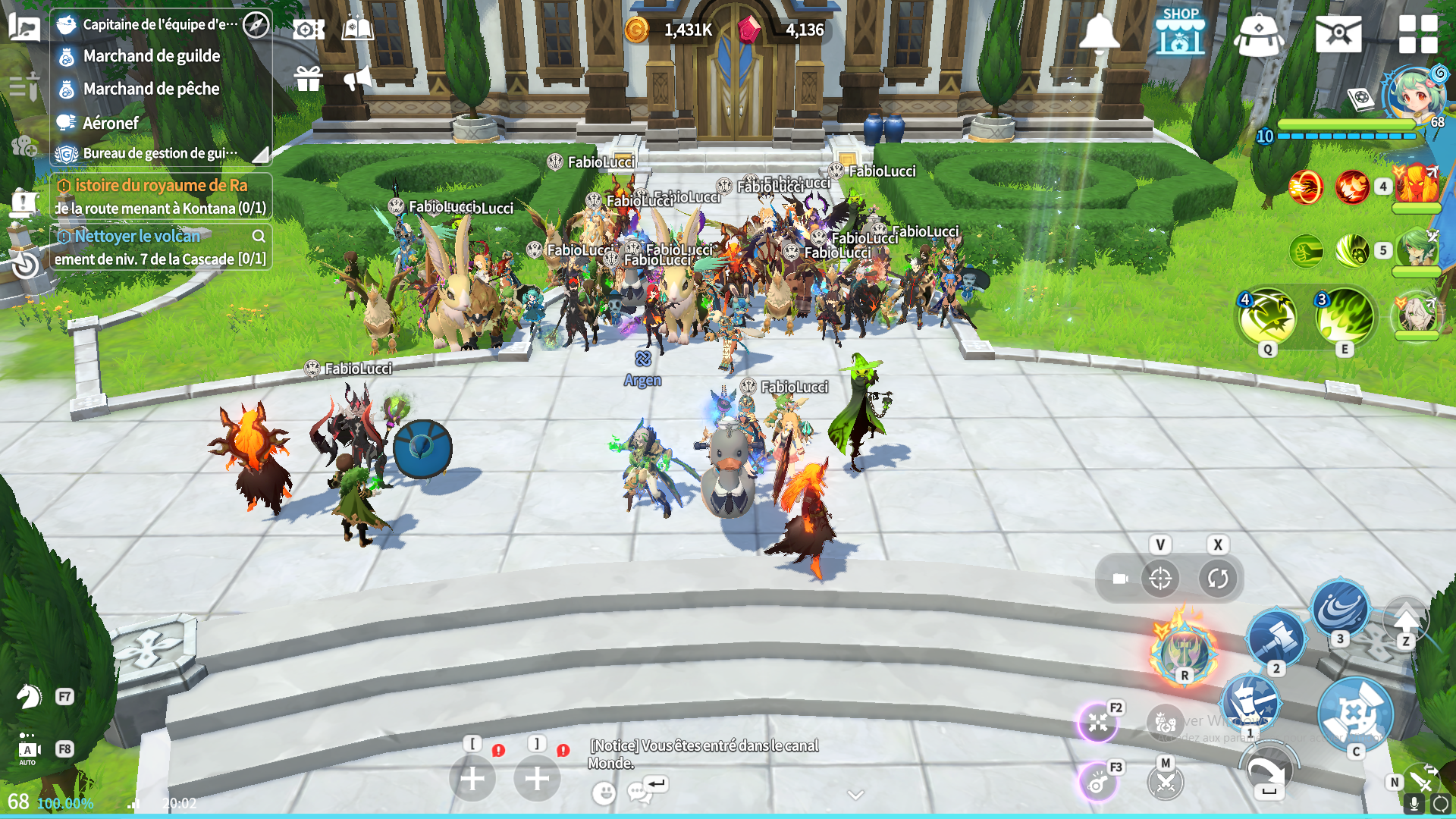Open the four-square main menu grid
Viewport: 1456px width, 819px height.
[x=1417, y=34]
